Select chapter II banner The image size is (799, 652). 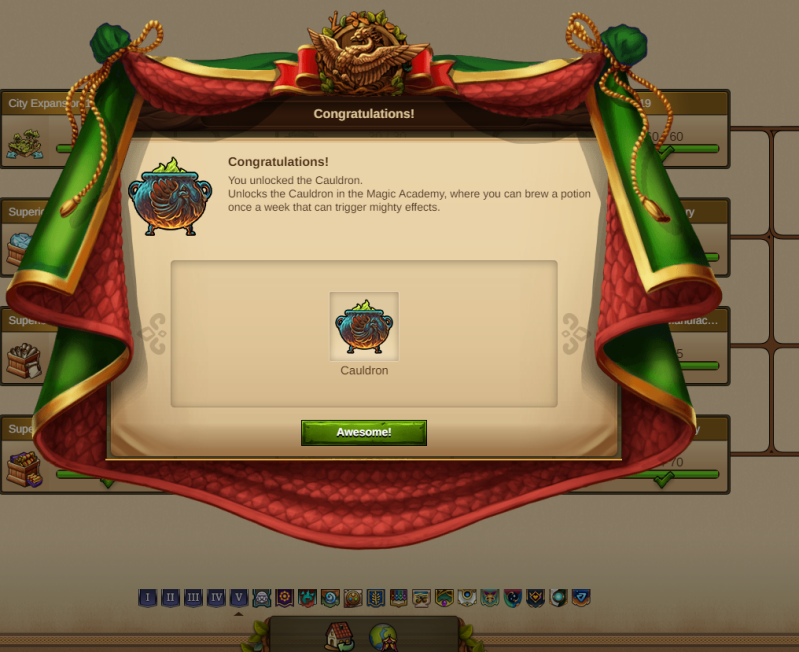click(171, 598)
